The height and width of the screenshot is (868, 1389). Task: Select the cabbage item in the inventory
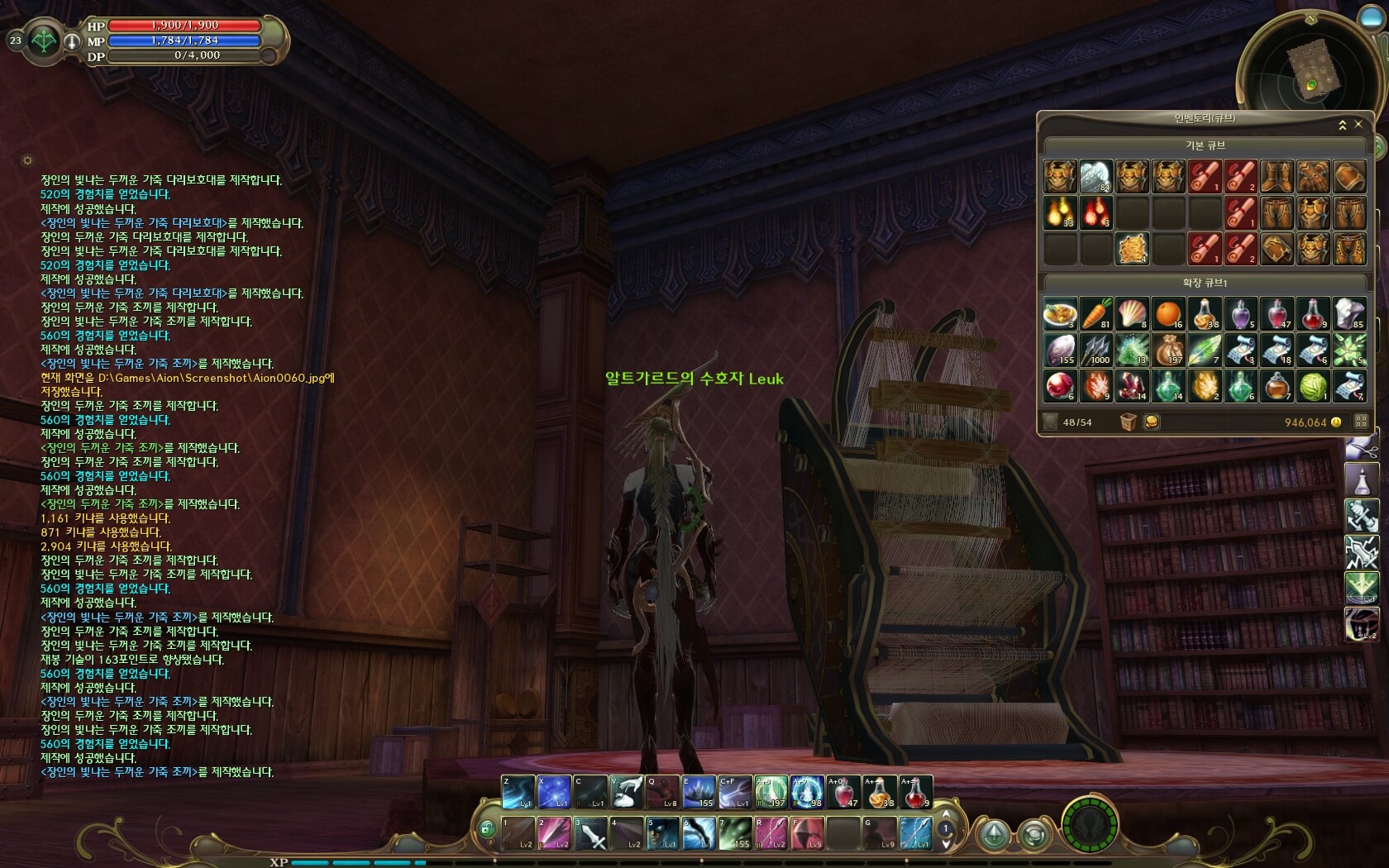tap(1313, 386)
